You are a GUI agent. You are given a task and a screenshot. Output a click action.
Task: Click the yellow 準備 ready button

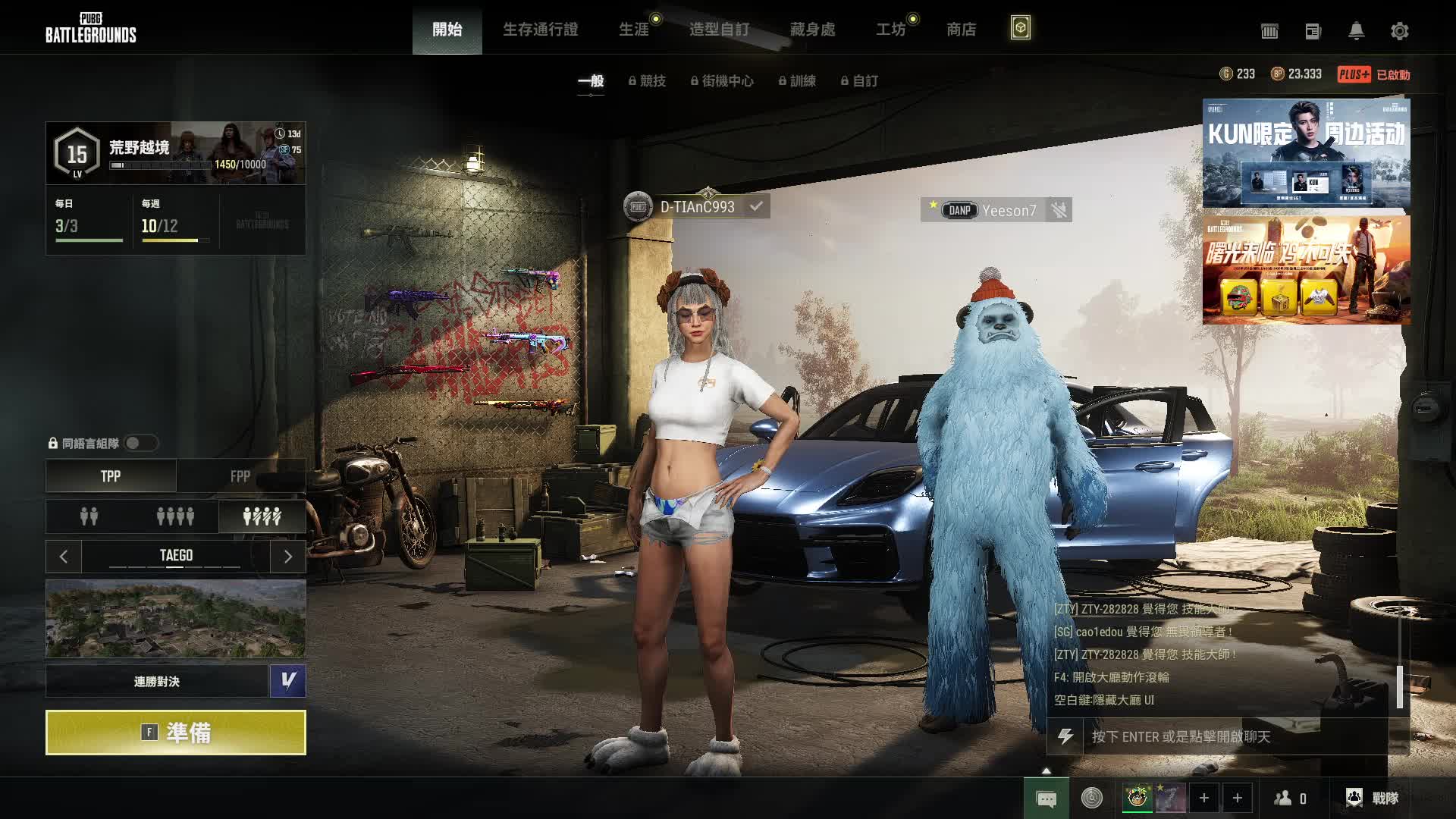176,733
